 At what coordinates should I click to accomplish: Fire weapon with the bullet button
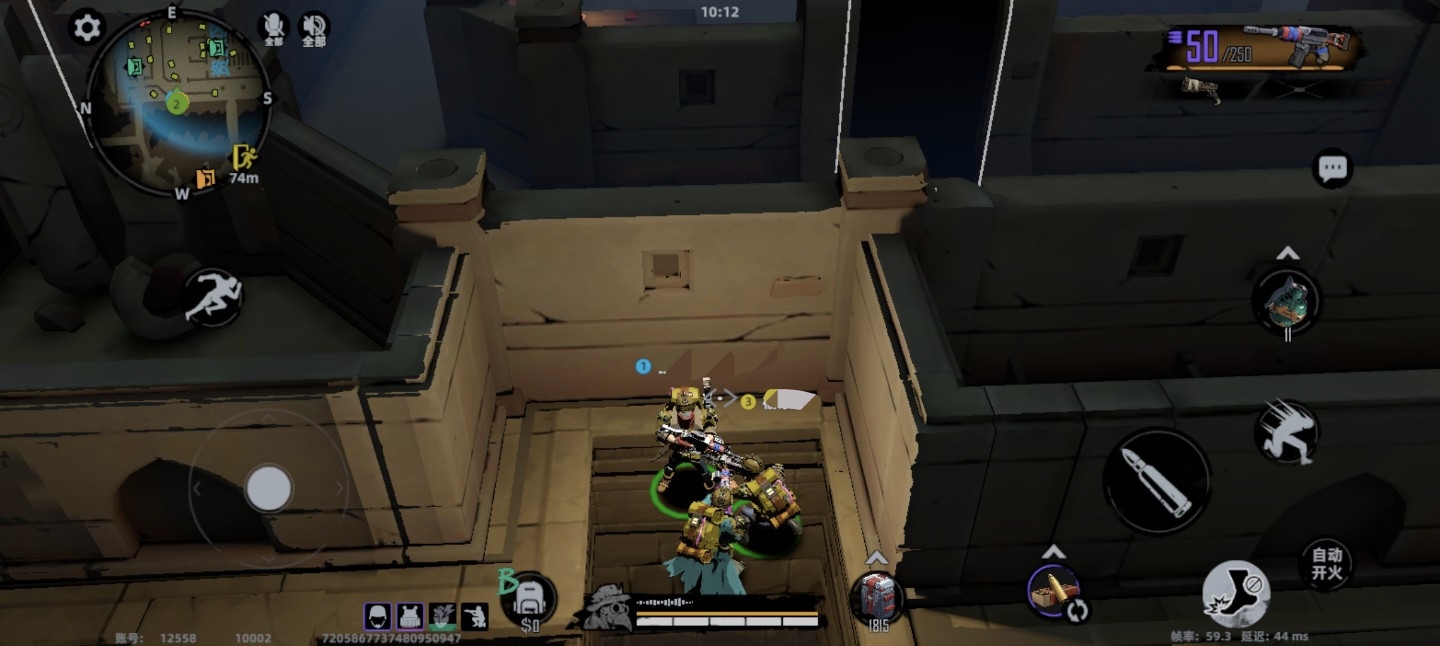point(1157,480)
